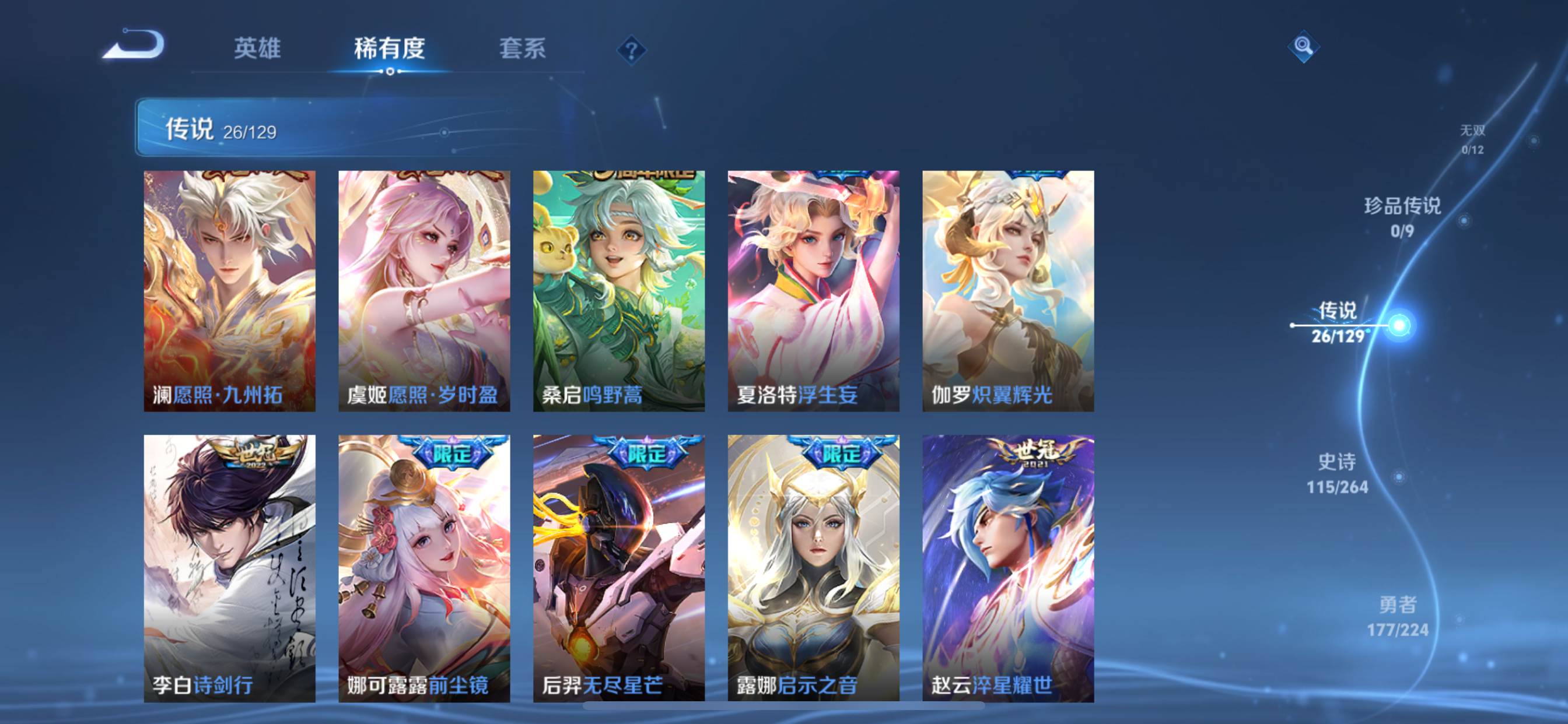Jump to the 珍品传说 rarity section
Screen dimensions: 1568x724
(x=1402, y=217)
